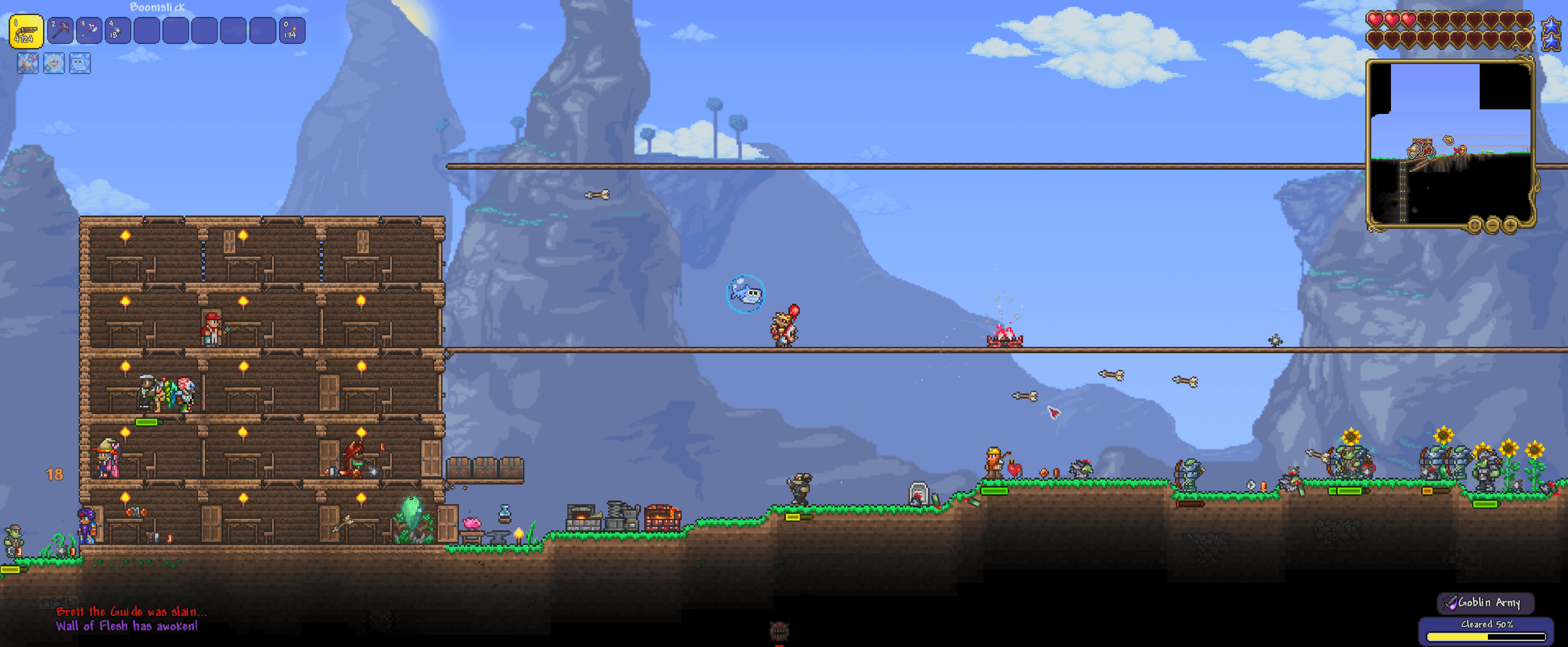Viewport: 1568px width, 647px height.
Task: Reset the minimap zoom with the round button
Action: (x=1474, y=226)
